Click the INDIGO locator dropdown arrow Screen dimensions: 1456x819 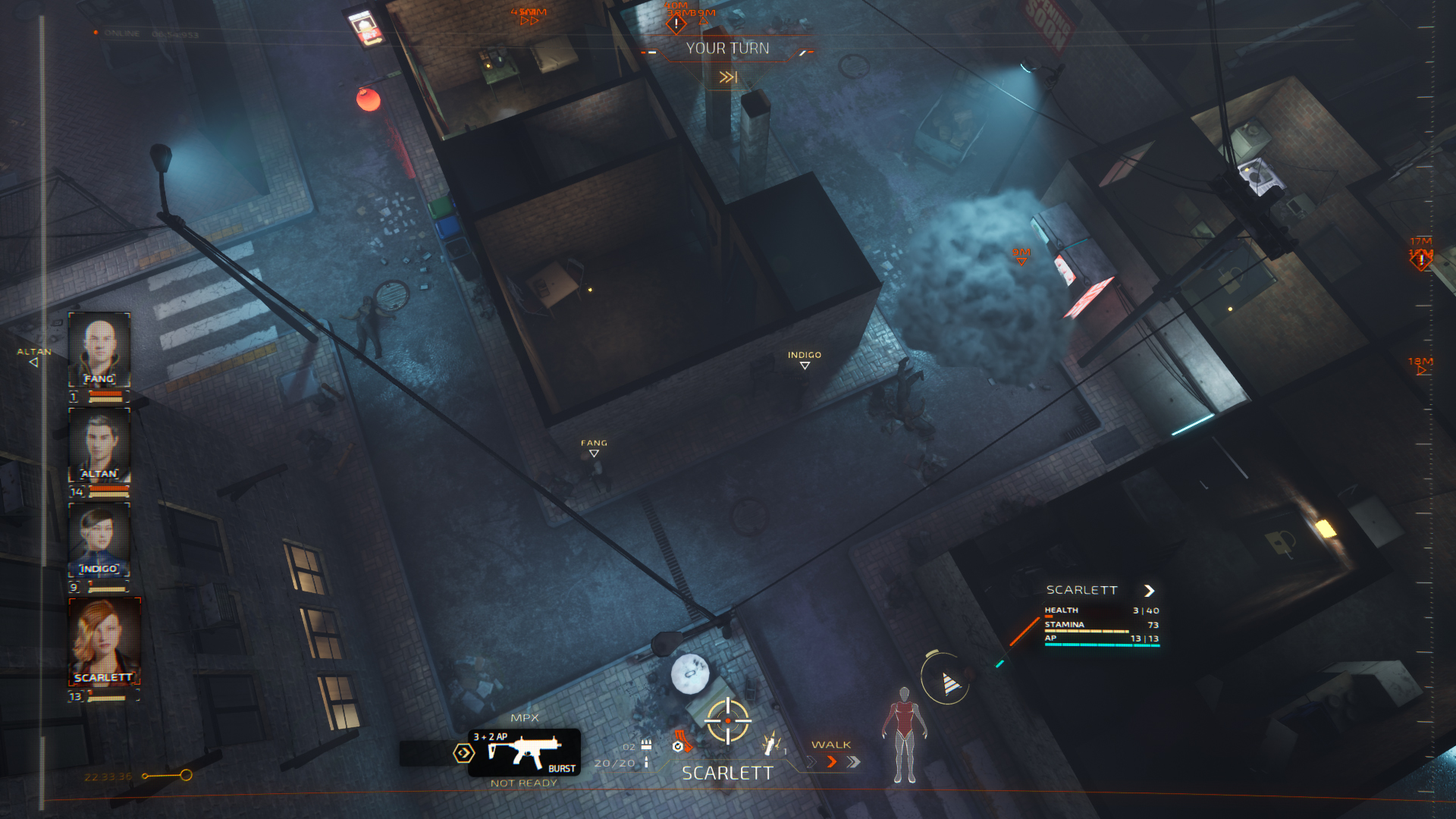click(x=805, y=364)
